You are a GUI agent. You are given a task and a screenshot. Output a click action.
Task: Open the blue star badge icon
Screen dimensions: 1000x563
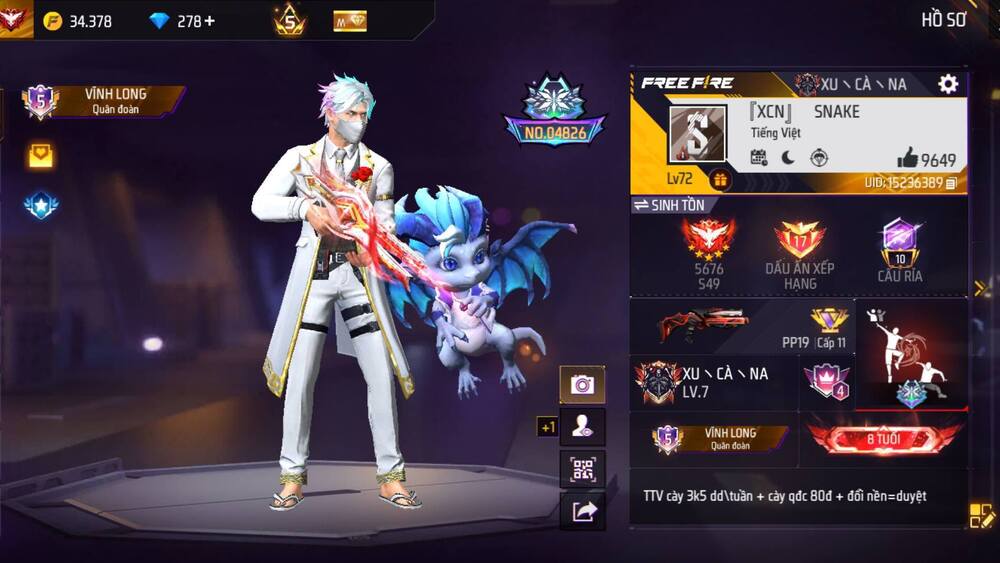tap(41, 206)
